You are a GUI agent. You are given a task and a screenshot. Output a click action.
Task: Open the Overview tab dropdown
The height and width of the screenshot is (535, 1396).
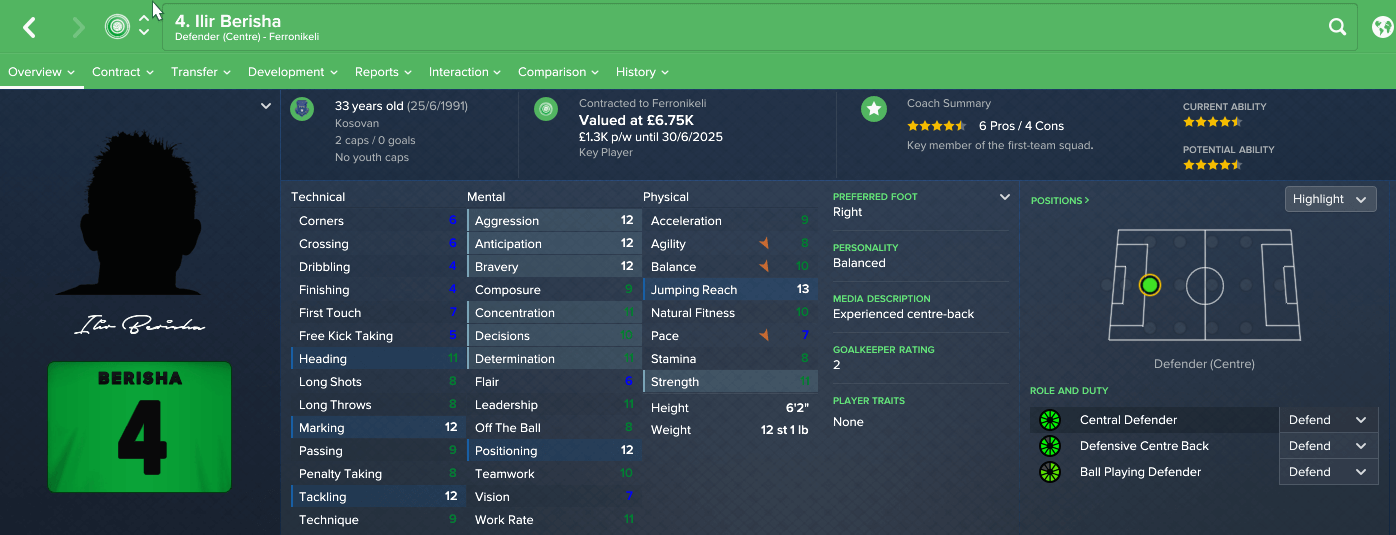[x=42, y=72]
